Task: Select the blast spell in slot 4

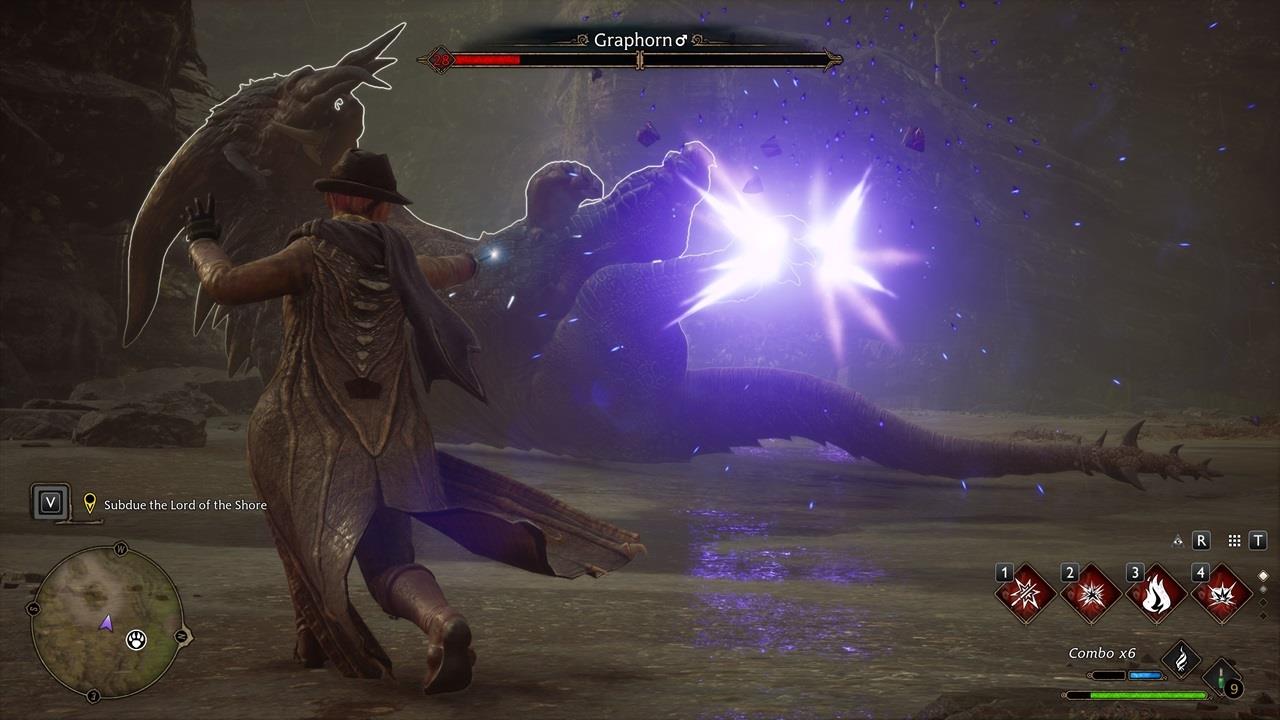Action: pyautogui.click(x=1221, y=596)
